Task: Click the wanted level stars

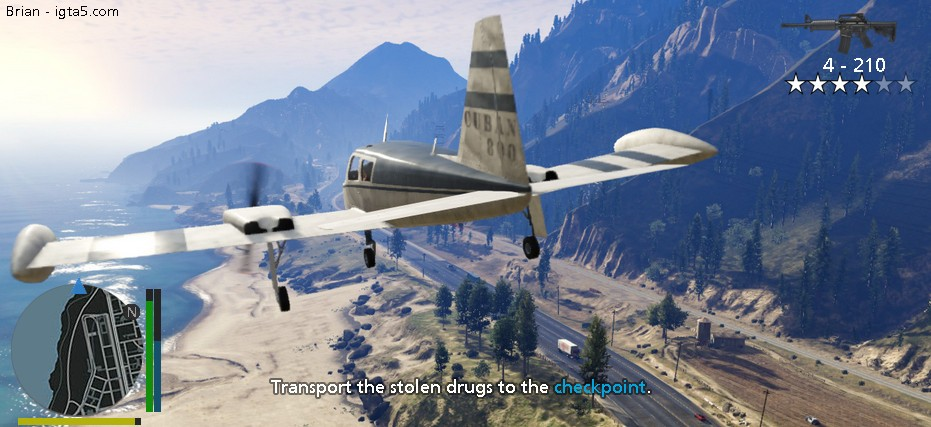Action: pos(850,85)
